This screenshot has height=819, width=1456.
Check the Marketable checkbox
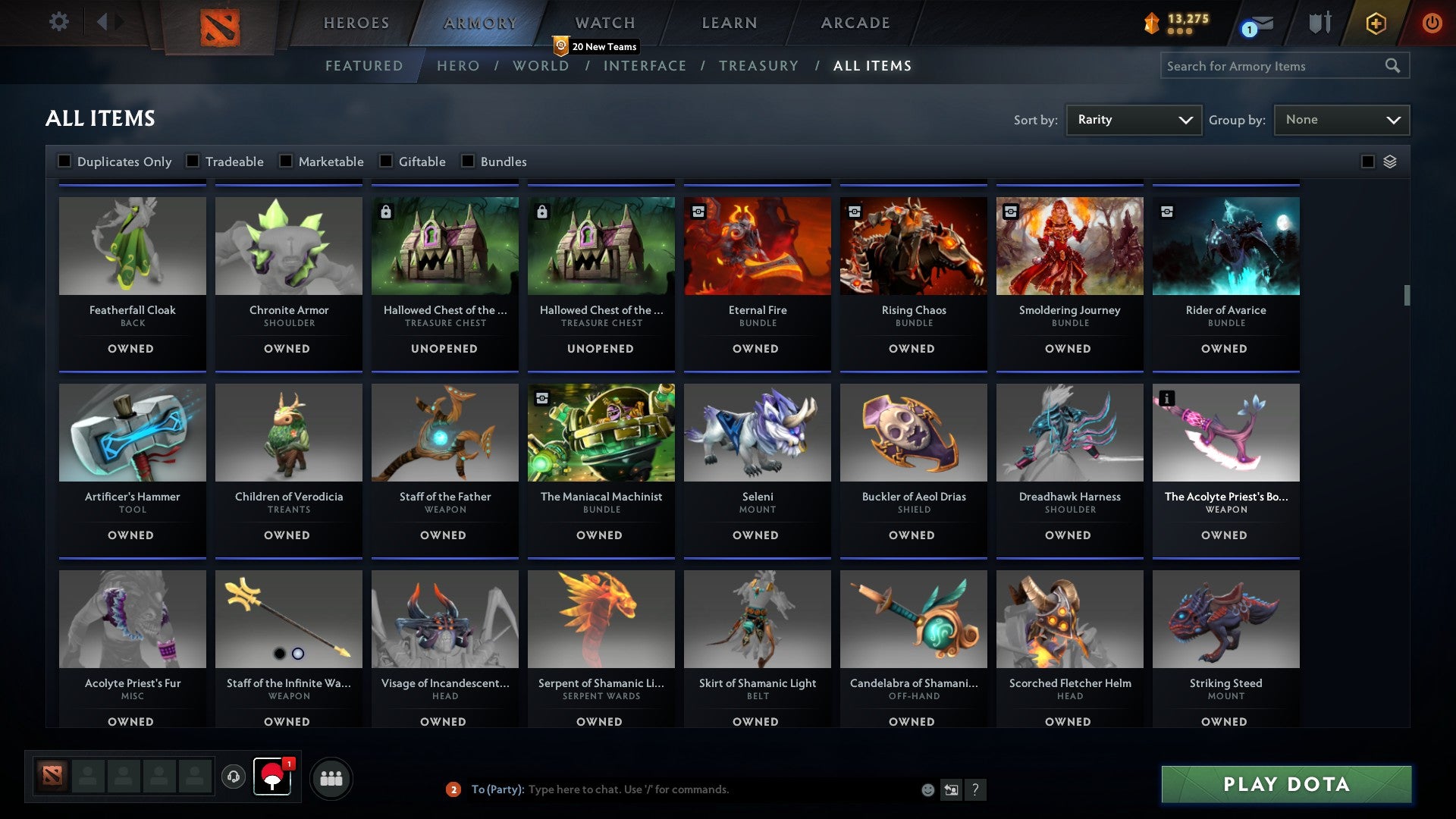tap(285, 161)
